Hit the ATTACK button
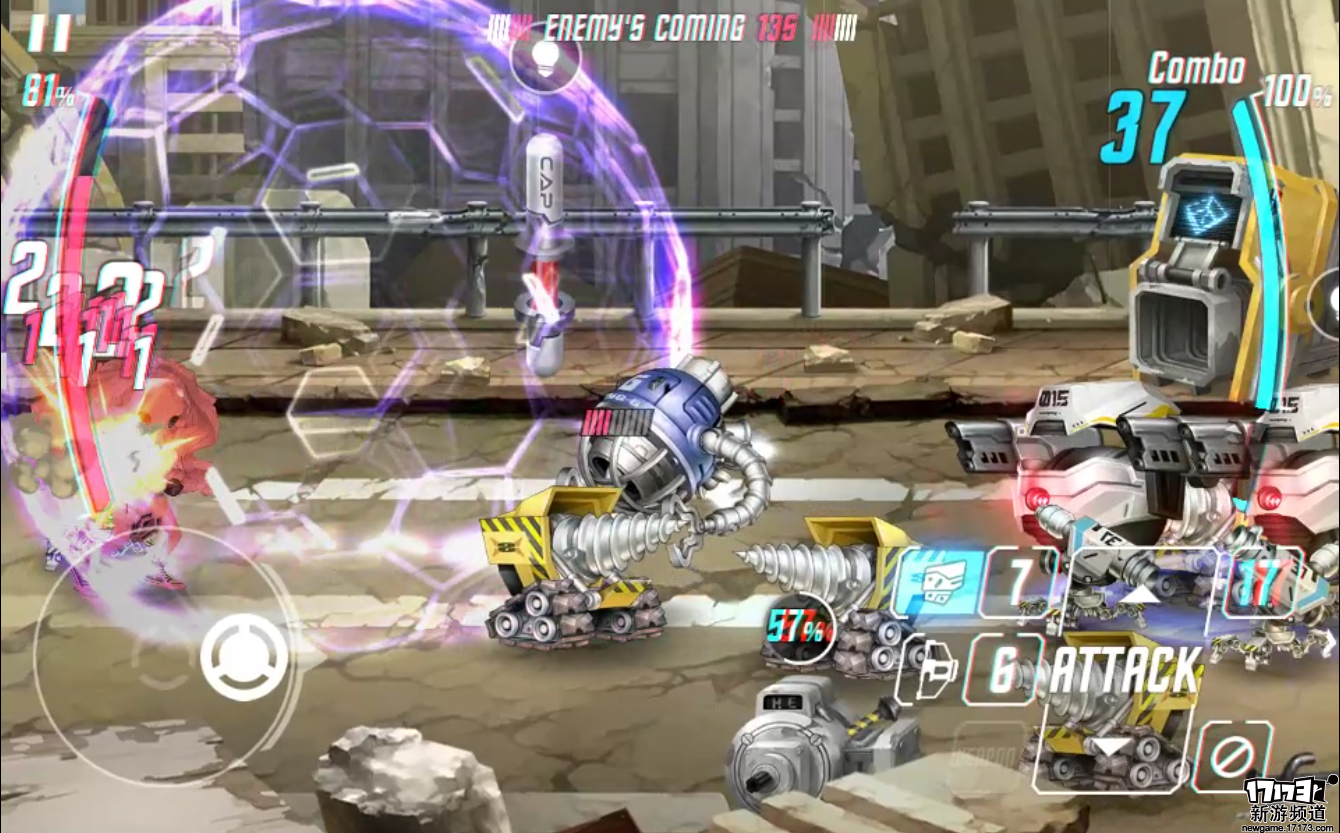Viewport: 1340px width, 833px height. click(x=1124, y=670)
